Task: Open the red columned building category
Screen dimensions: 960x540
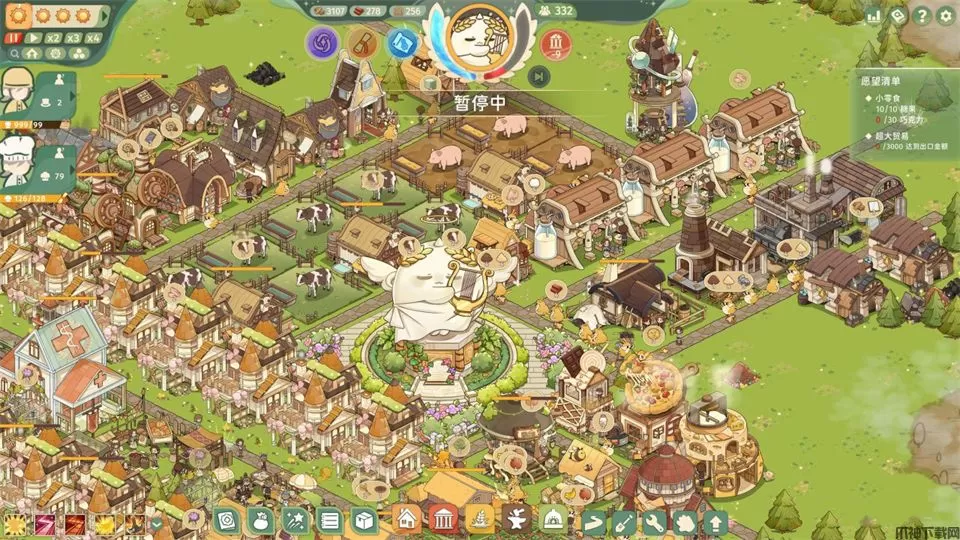Action: click(442, 519)
